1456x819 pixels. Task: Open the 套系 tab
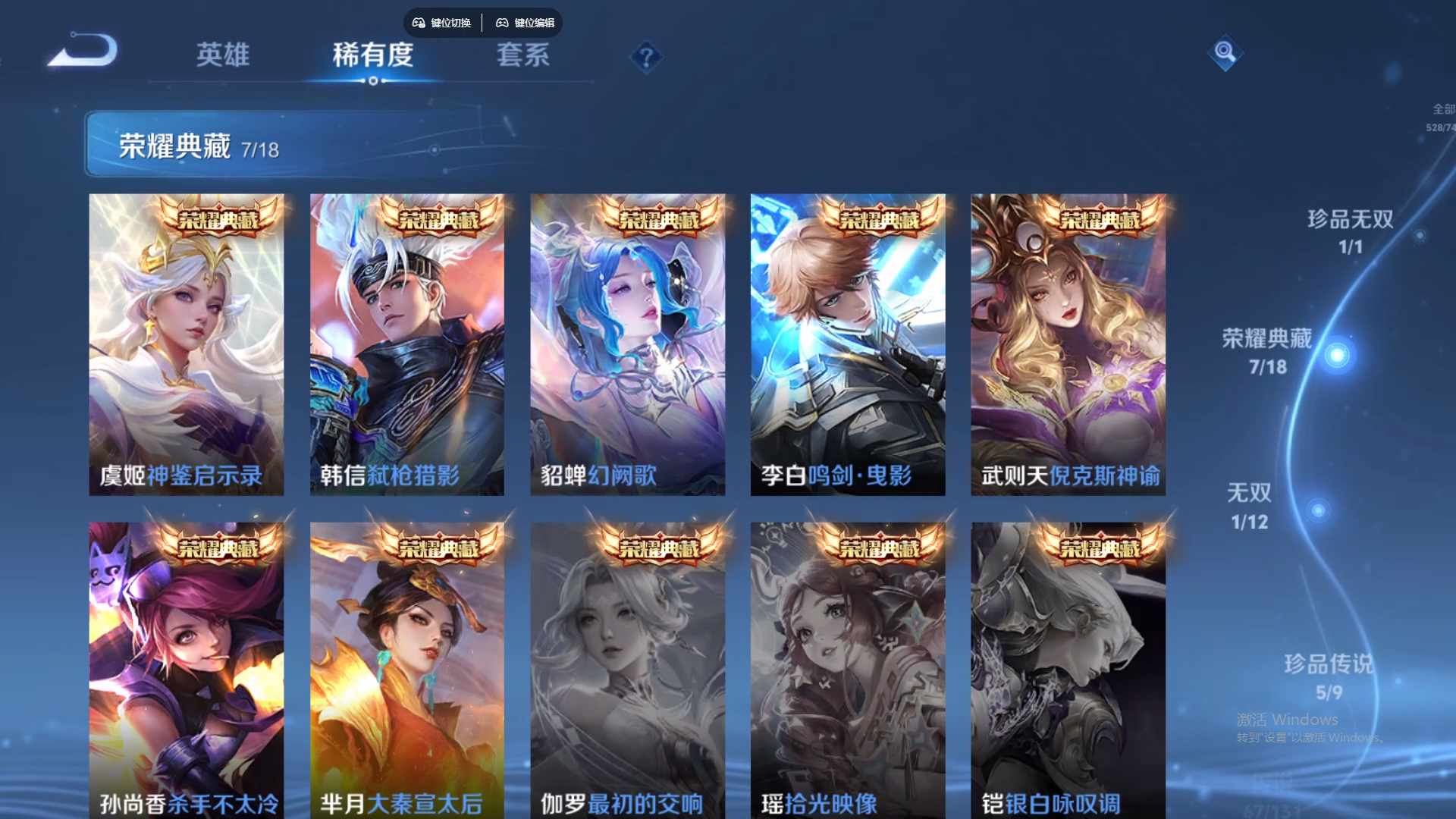pos(525,55)
